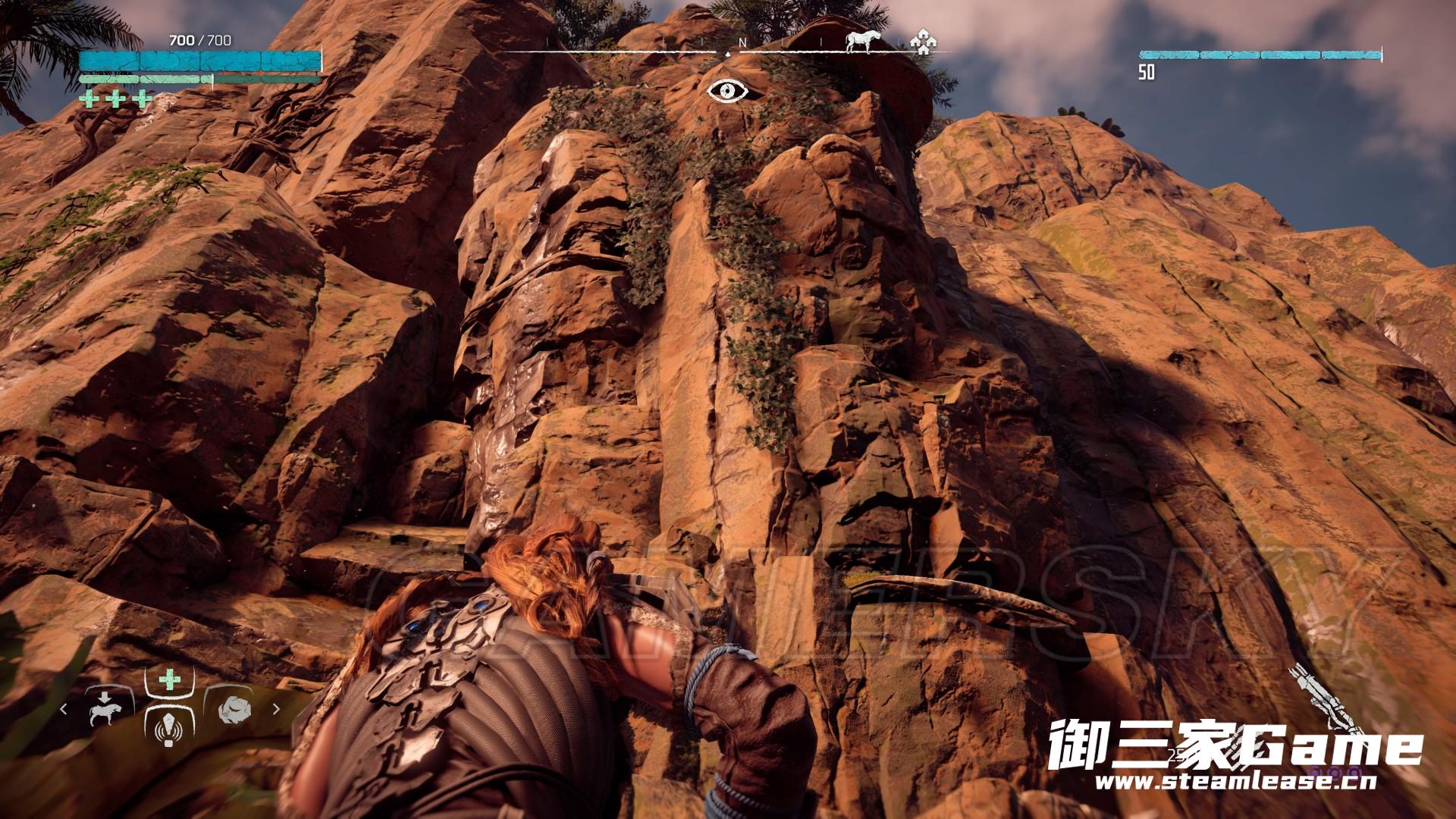The height and width of the screenshot is (819, 1456).
Task: Use the green cross healing slot
Action: tap(168, 679)
